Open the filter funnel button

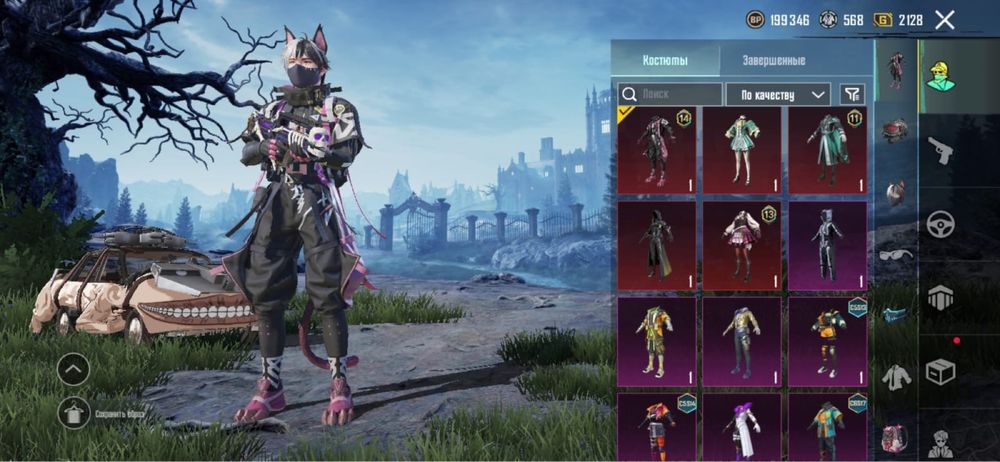[x=852, y=94]
